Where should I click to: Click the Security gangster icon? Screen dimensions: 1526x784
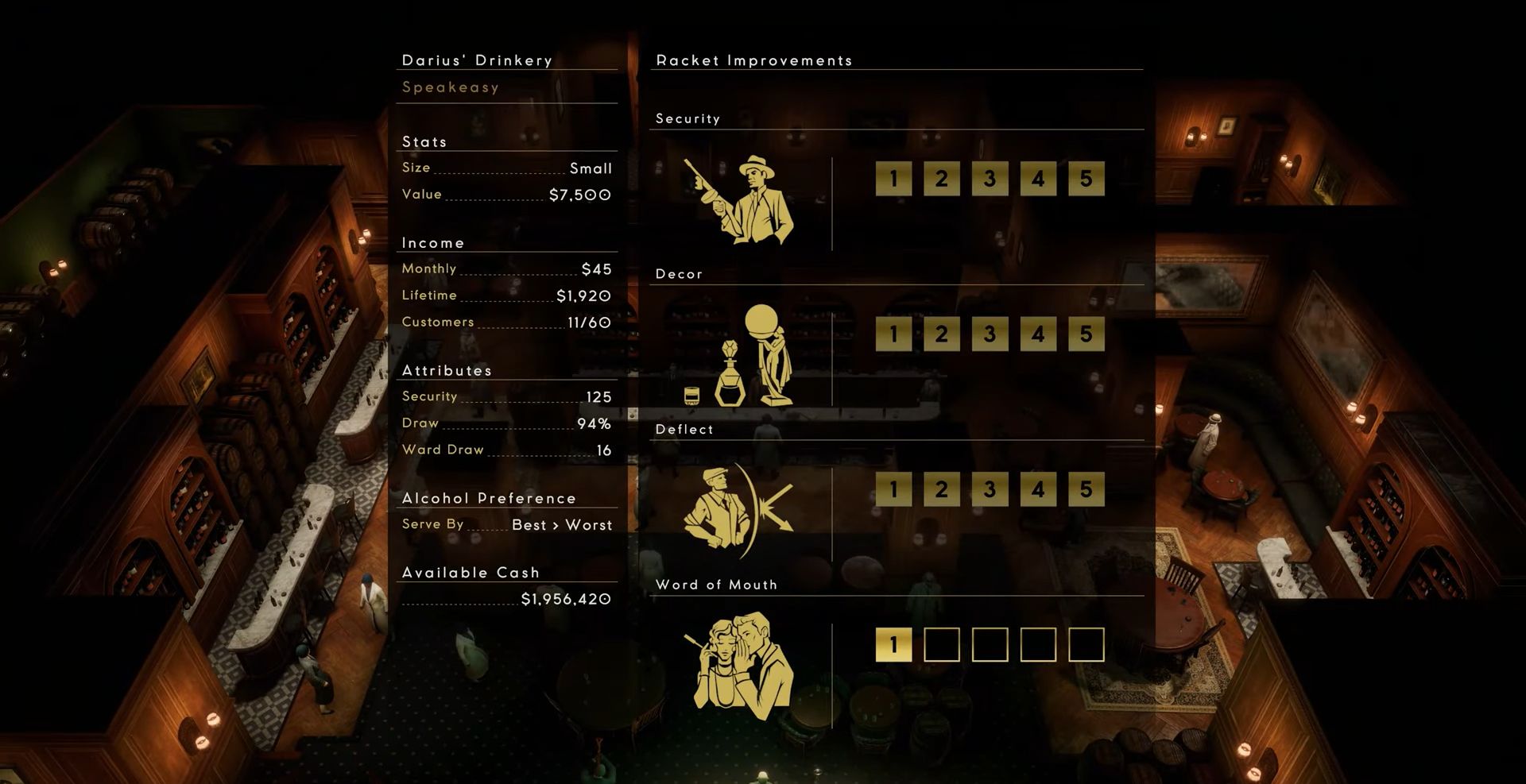click(x=739, y=200)
